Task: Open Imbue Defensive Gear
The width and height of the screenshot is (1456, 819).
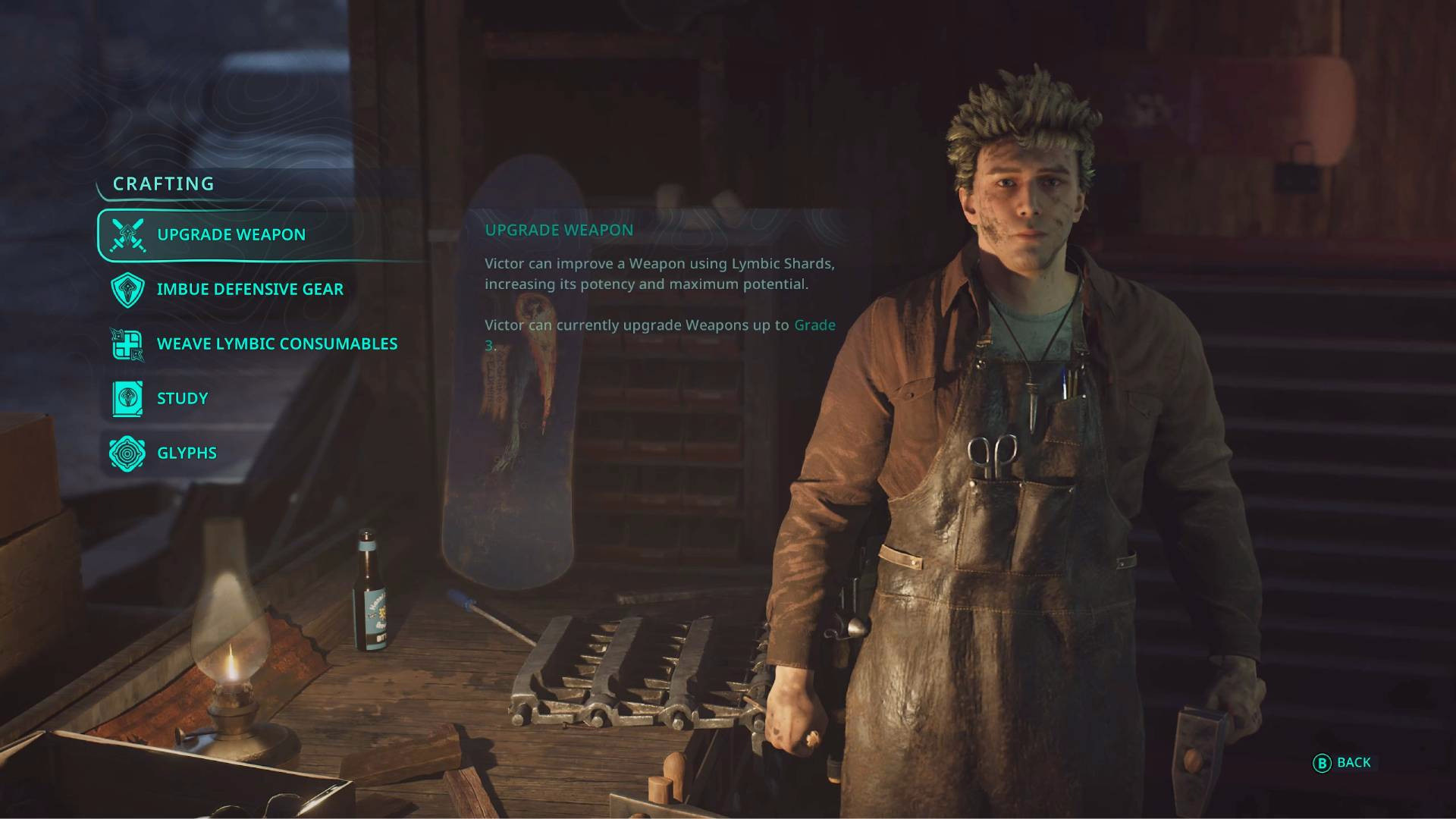Action: 249,290
